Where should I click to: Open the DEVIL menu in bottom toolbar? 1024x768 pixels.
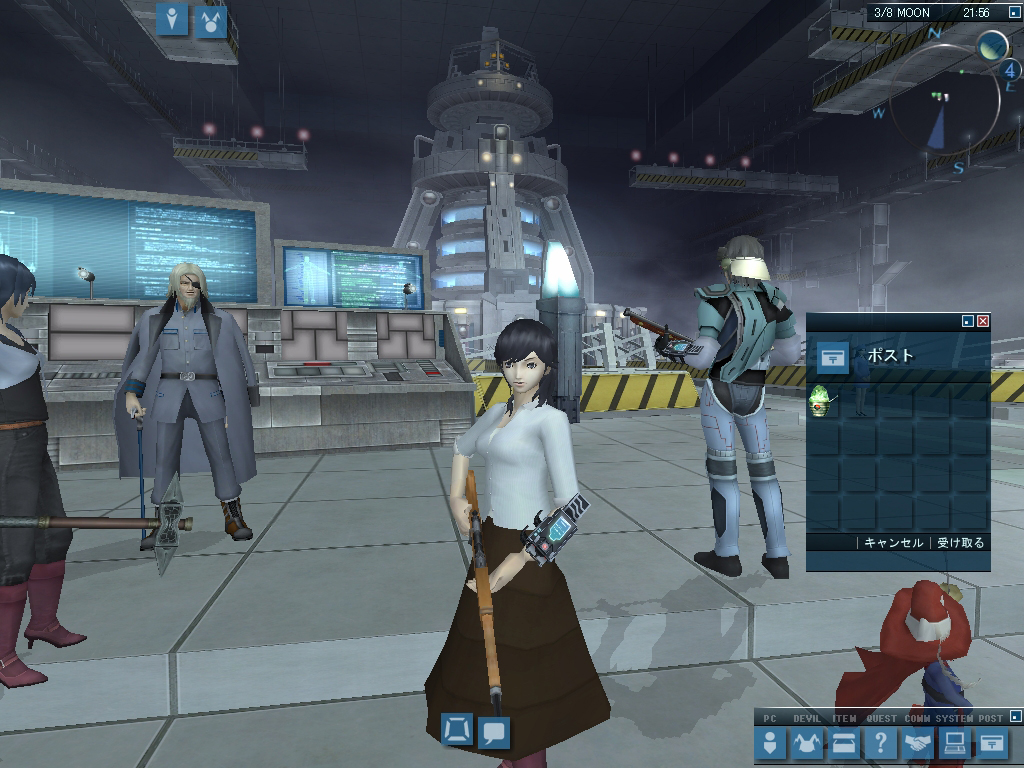(807, 743)
